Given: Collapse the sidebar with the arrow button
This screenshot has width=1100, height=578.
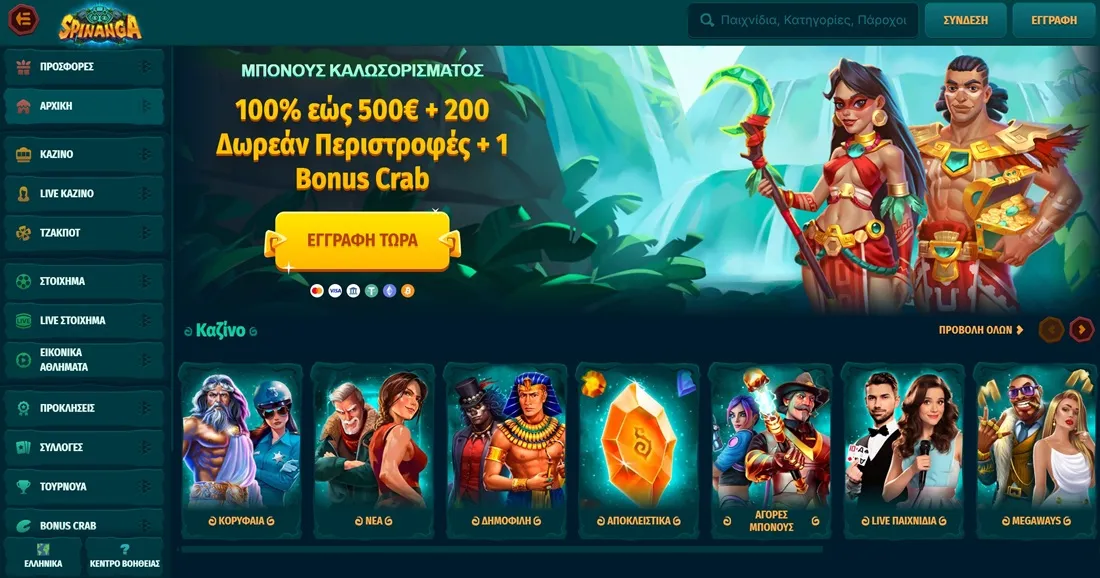Looking at the screenshot, I should pos(24,19).
